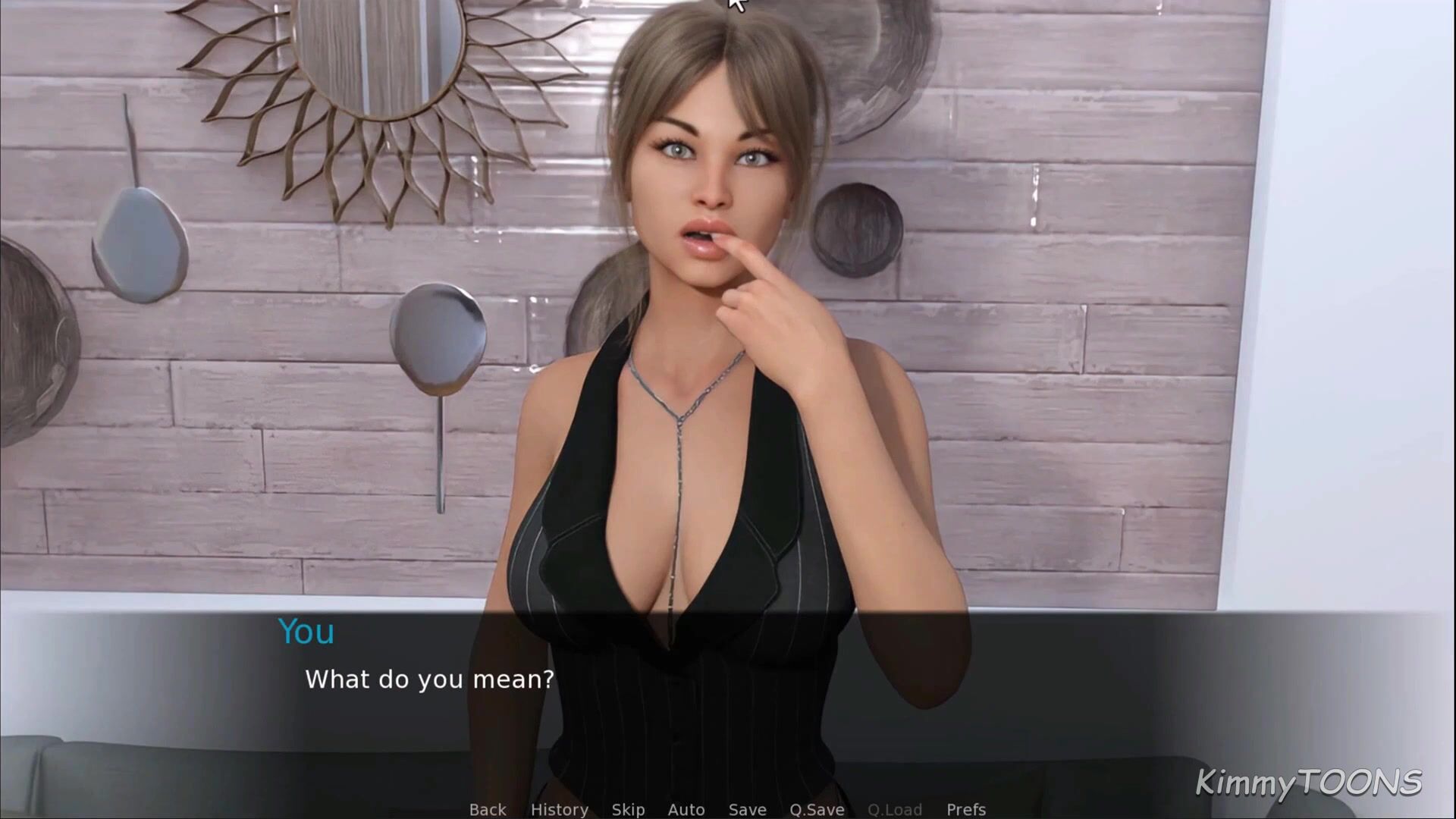Choose Q.Load to quick load
This screenshot has width=1456, height=819.
click(894, 809)
